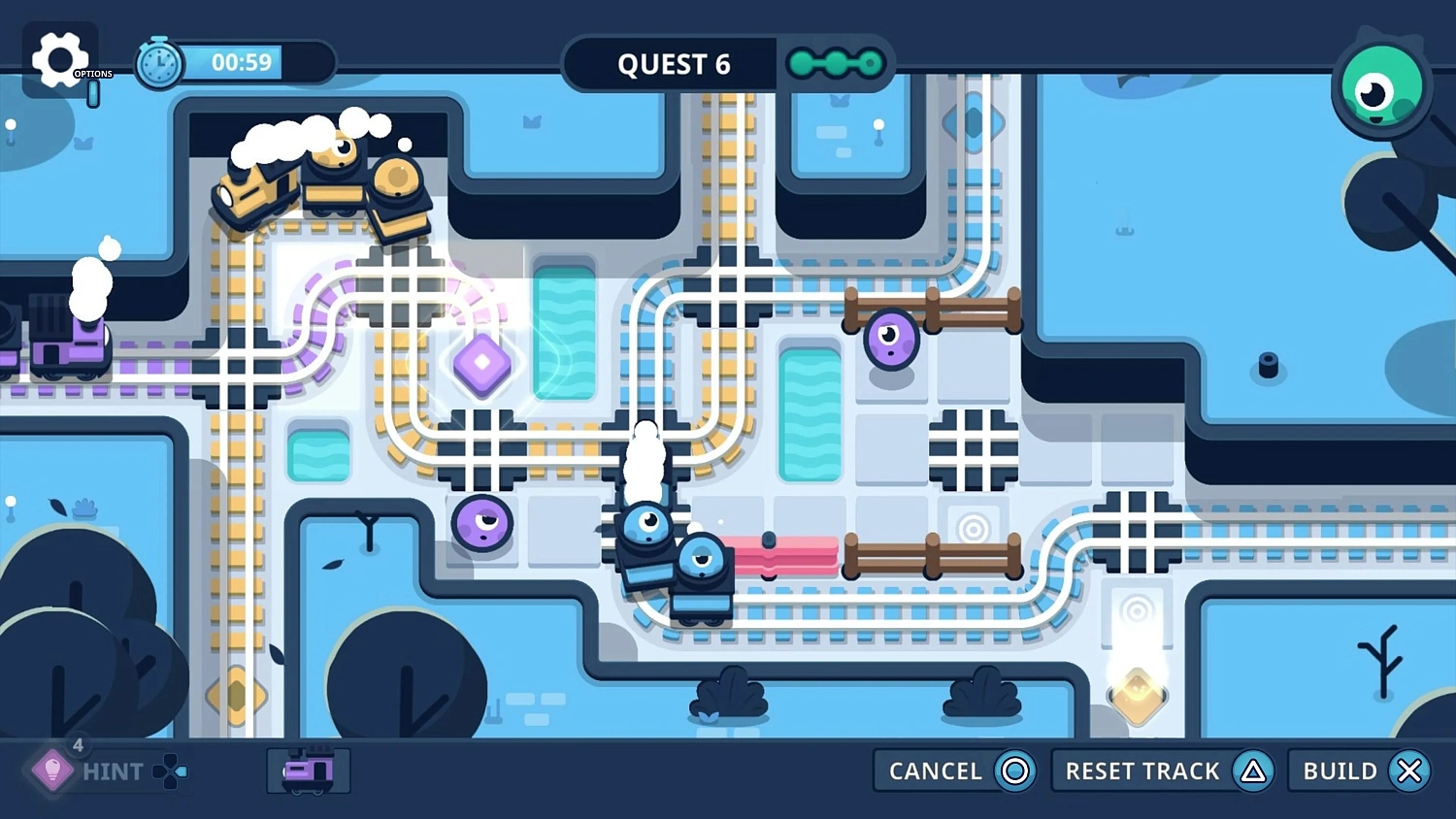Click the triangle icon on RESET TRACK
The width and height of the screenshot is (1456, 819).
tap(1252, 770)
